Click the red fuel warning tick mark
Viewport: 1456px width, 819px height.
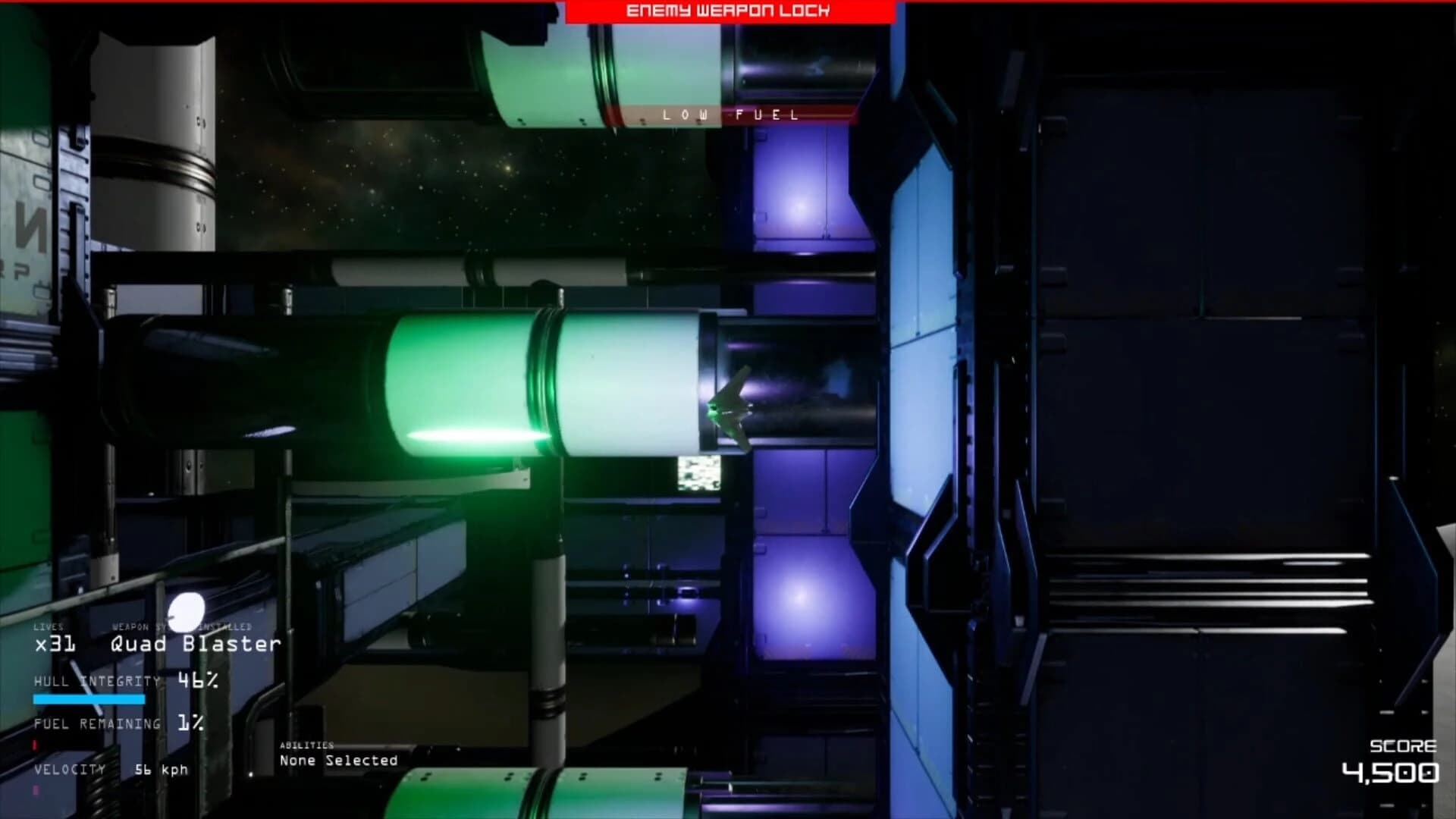pyautogui.click(x=34, y=747)
